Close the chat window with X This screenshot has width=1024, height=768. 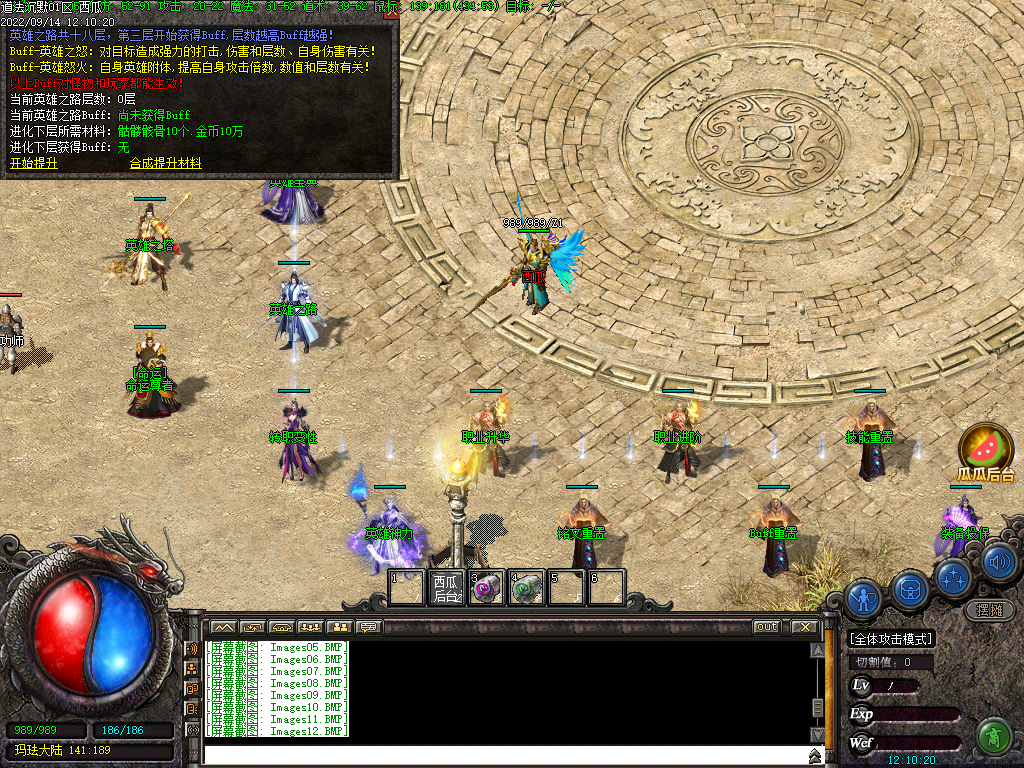[x=805, y=627]
